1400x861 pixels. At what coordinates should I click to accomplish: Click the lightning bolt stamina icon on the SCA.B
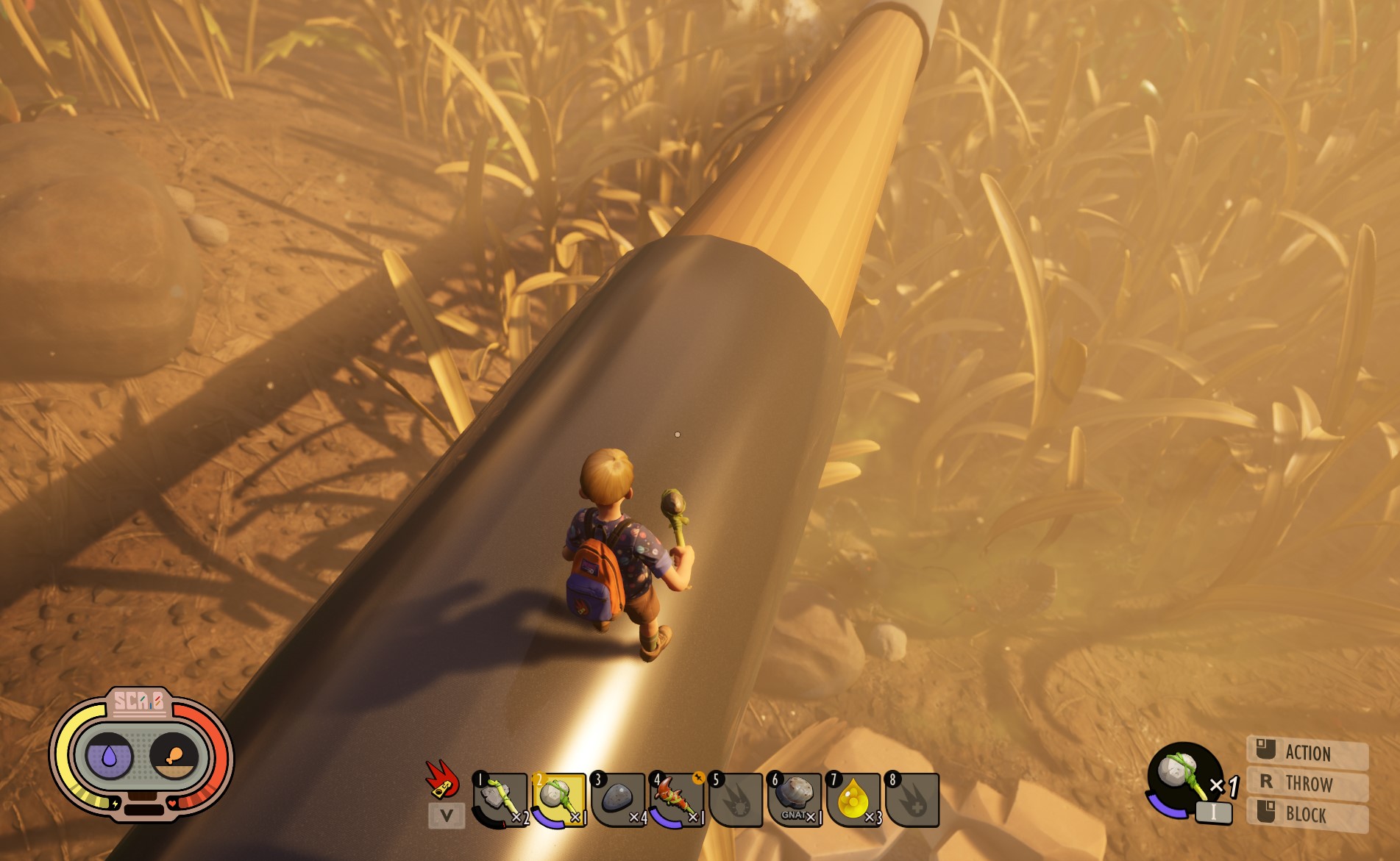pyautogui.click(x=115, y=804)
